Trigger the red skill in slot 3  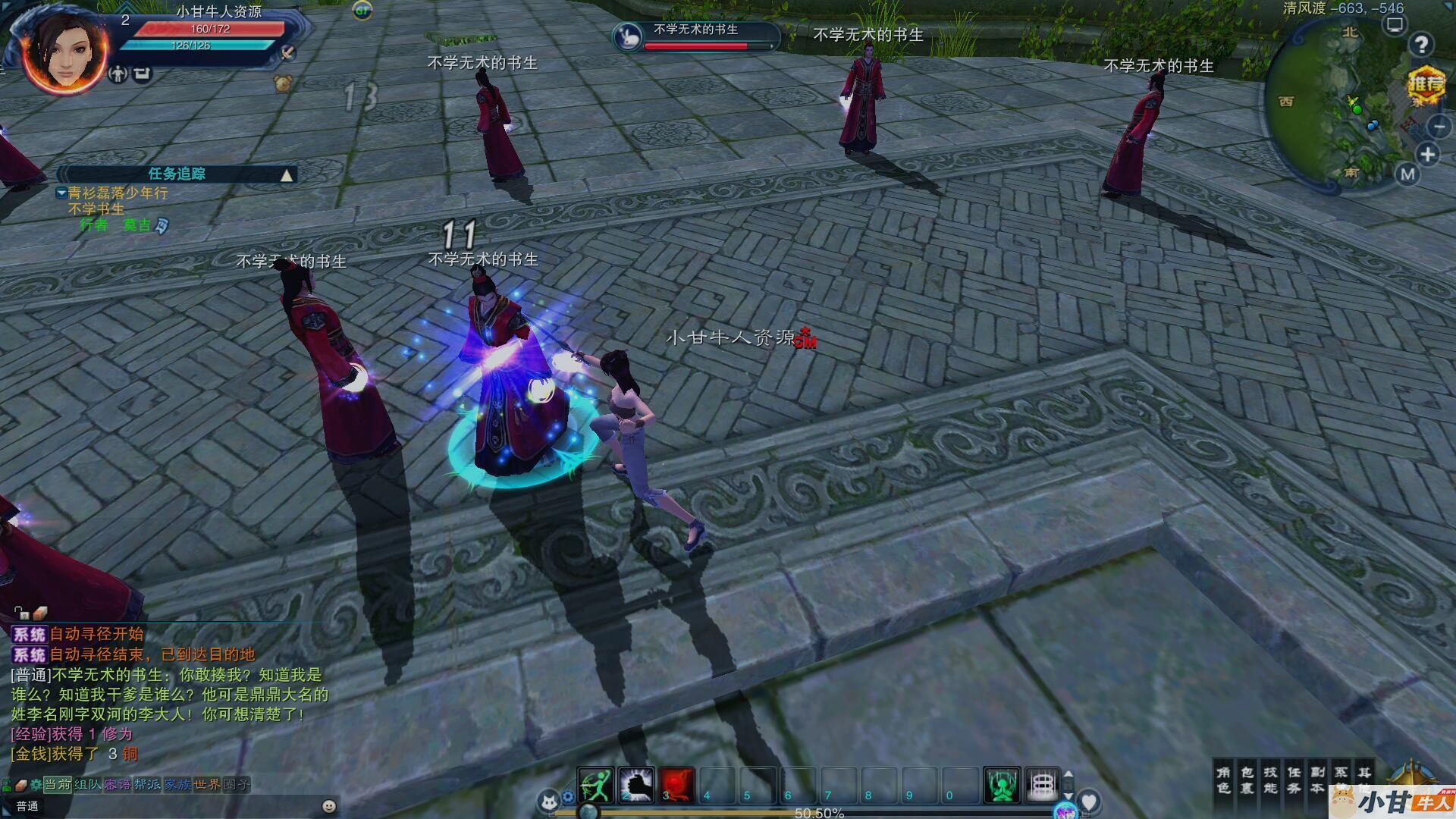pos(676,784)
